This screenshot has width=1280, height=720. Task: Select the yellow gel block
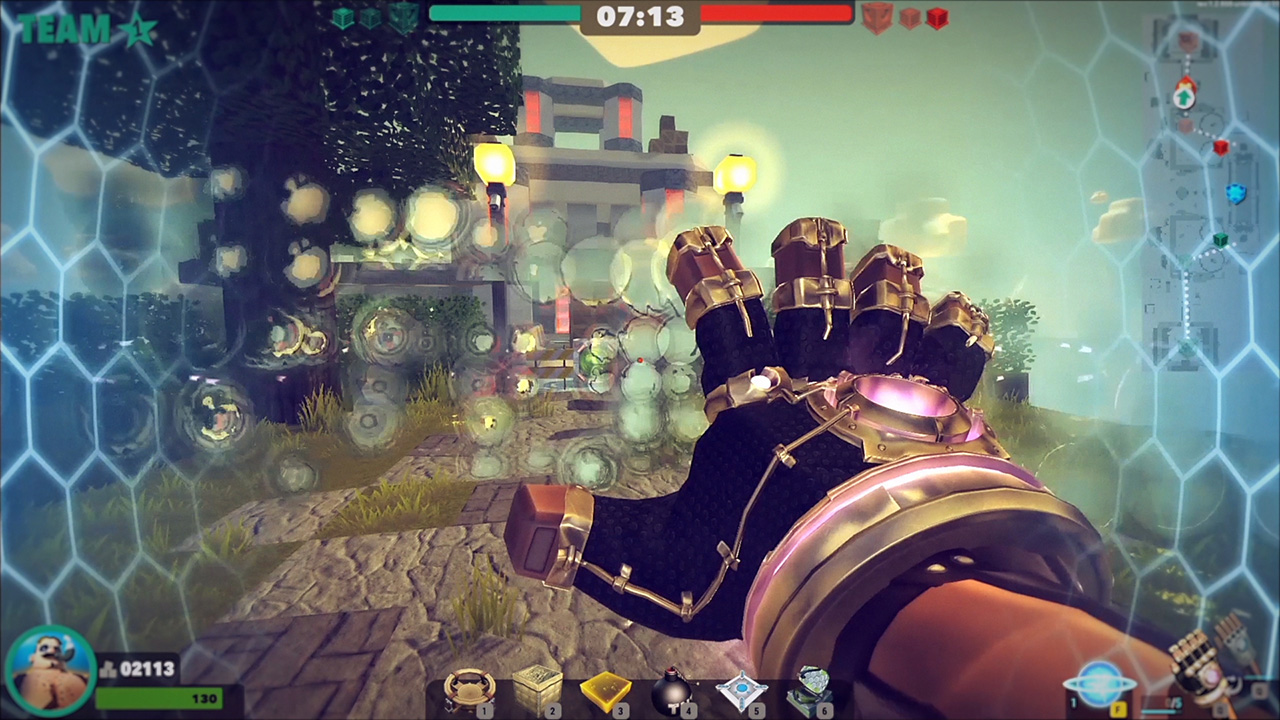point(605,690)
